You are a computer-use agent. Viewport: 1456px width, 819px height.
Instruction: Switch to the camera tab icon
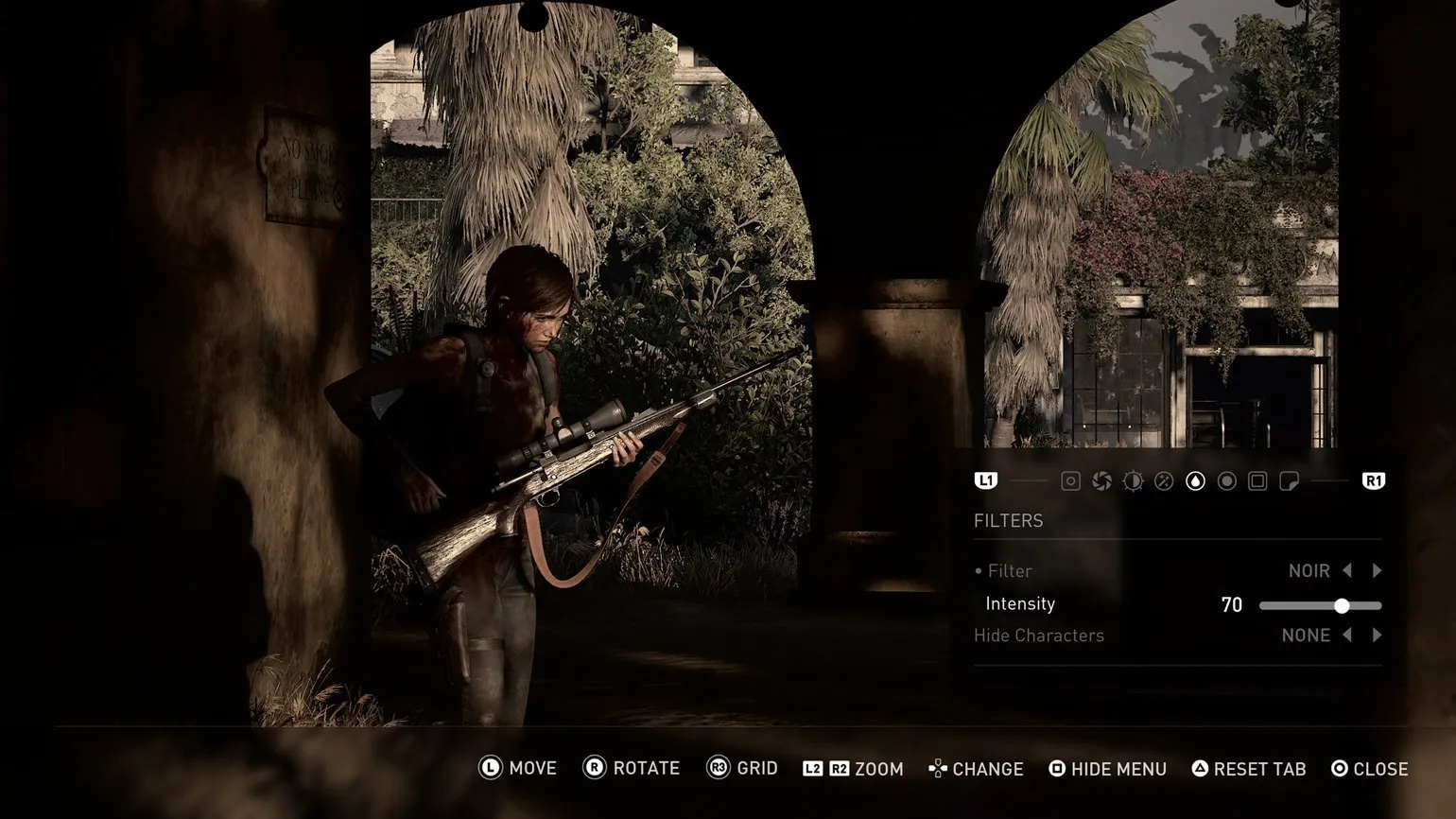(x=1070, y=481)
